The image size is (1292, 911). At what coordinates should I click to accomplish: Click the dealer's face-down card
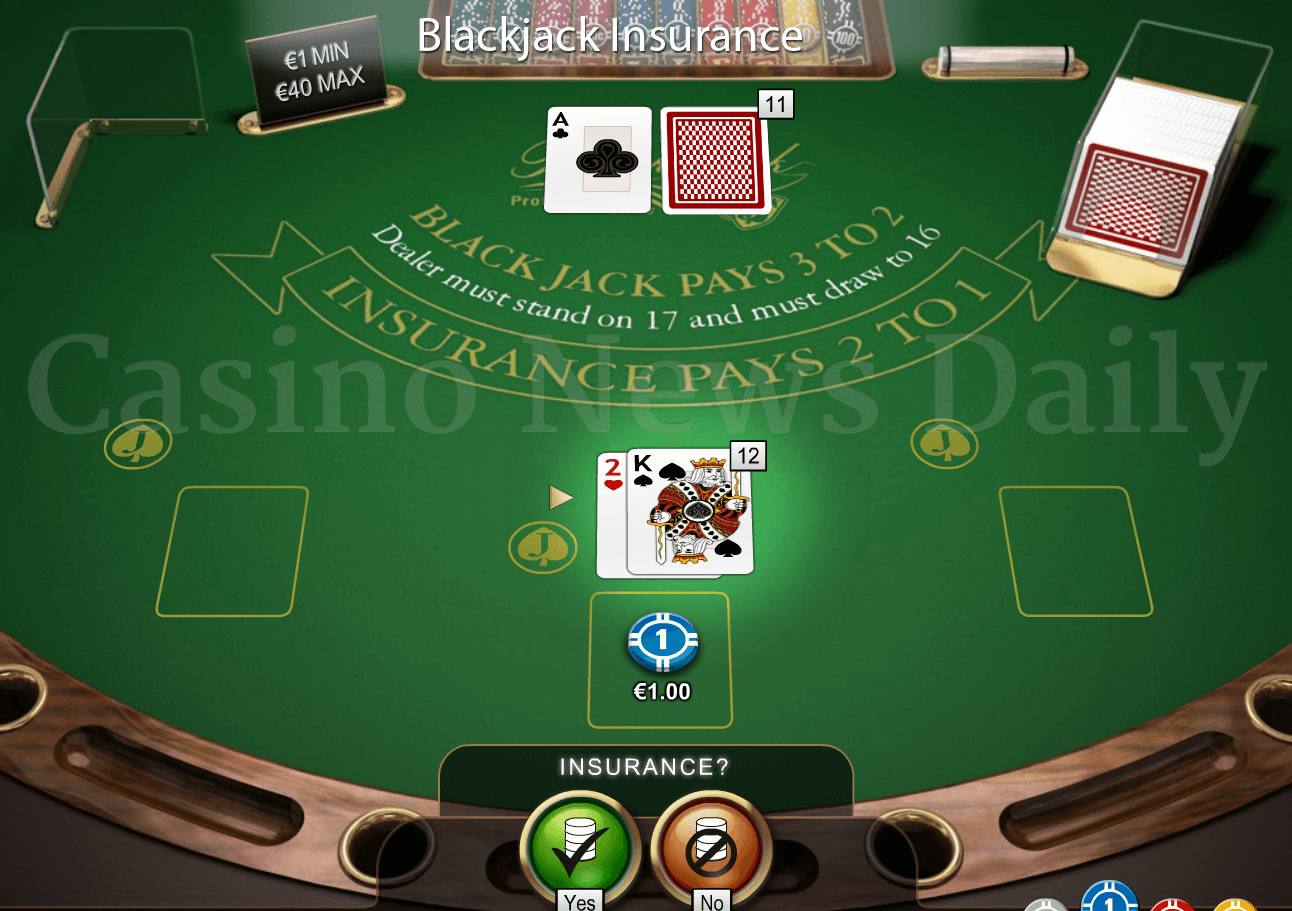715,162
